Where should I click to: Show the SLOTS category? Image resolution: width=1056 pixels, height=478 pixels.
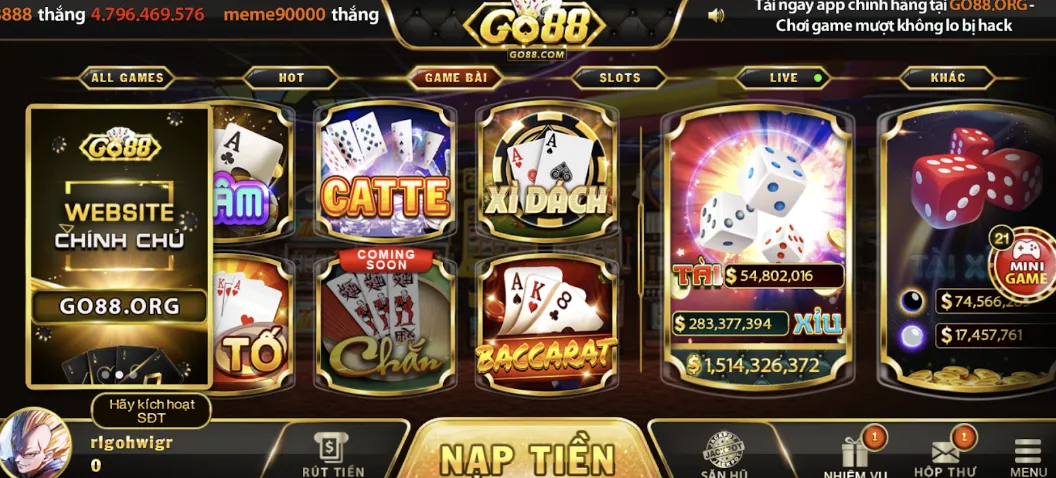coord(620,78)
